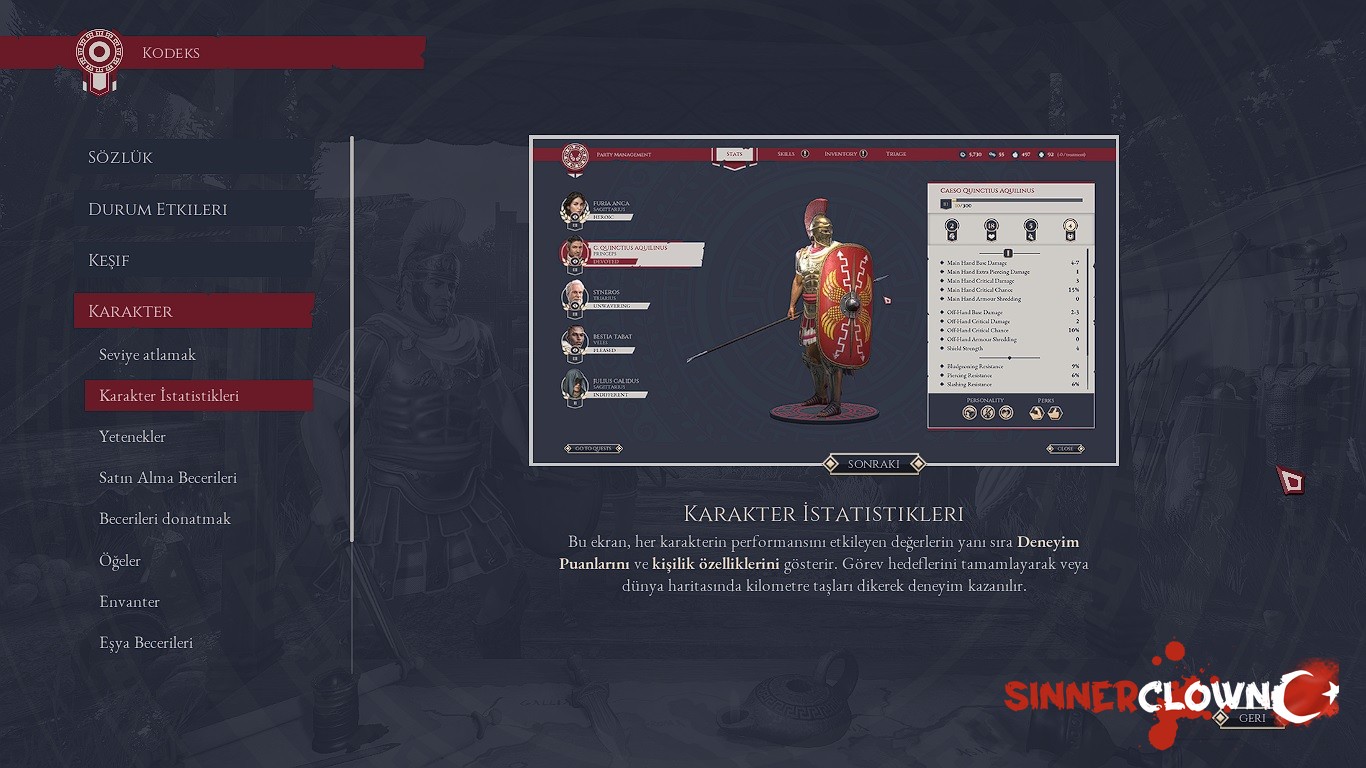Show the Envanter entry
The width and height of the screenshot is (1366, 768).
130,602
